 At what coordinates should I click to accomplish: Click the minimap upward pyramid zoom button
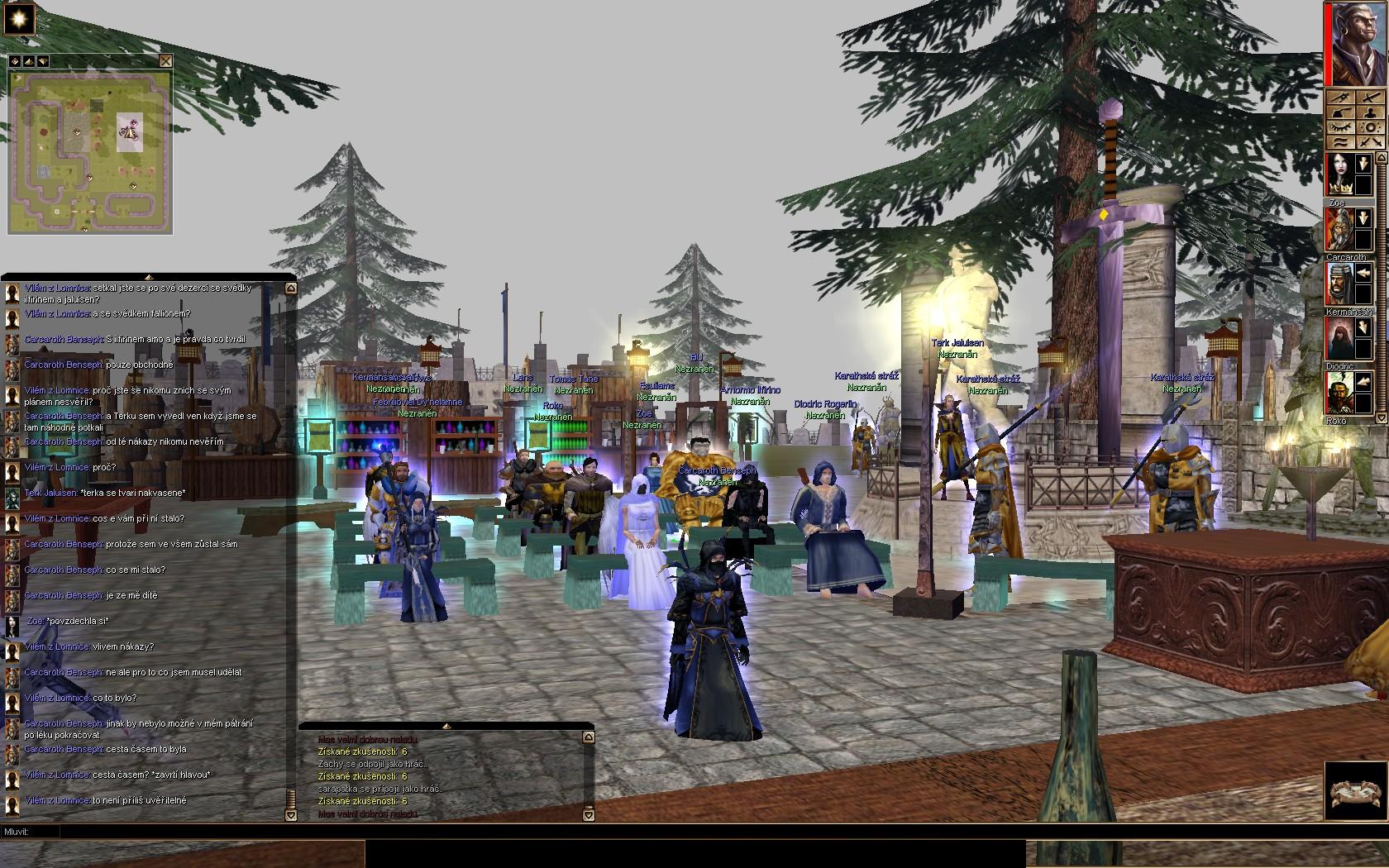pos(28,60)
